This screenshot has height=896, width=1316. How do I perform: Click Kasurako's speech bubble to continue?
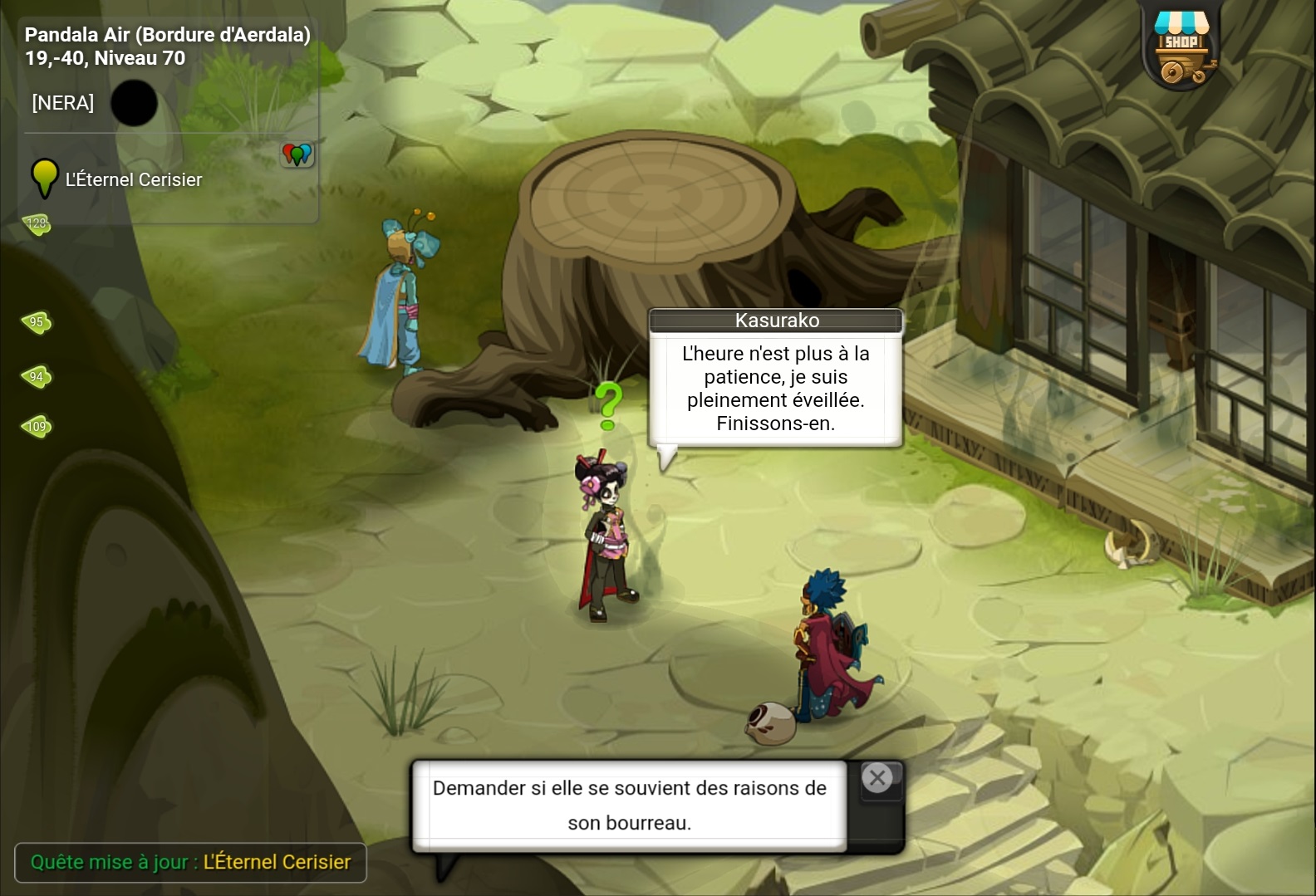(x=775, y=388)
